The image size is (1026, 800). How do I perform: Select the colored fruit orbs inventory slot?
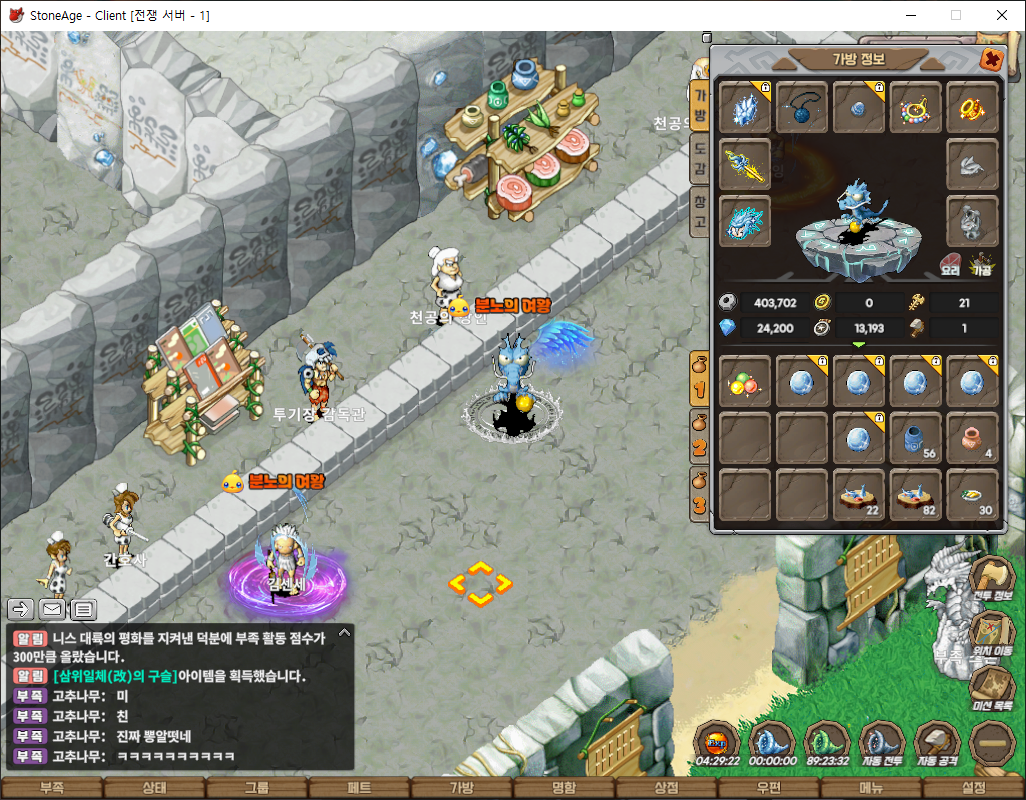click(x=745, y=381)
